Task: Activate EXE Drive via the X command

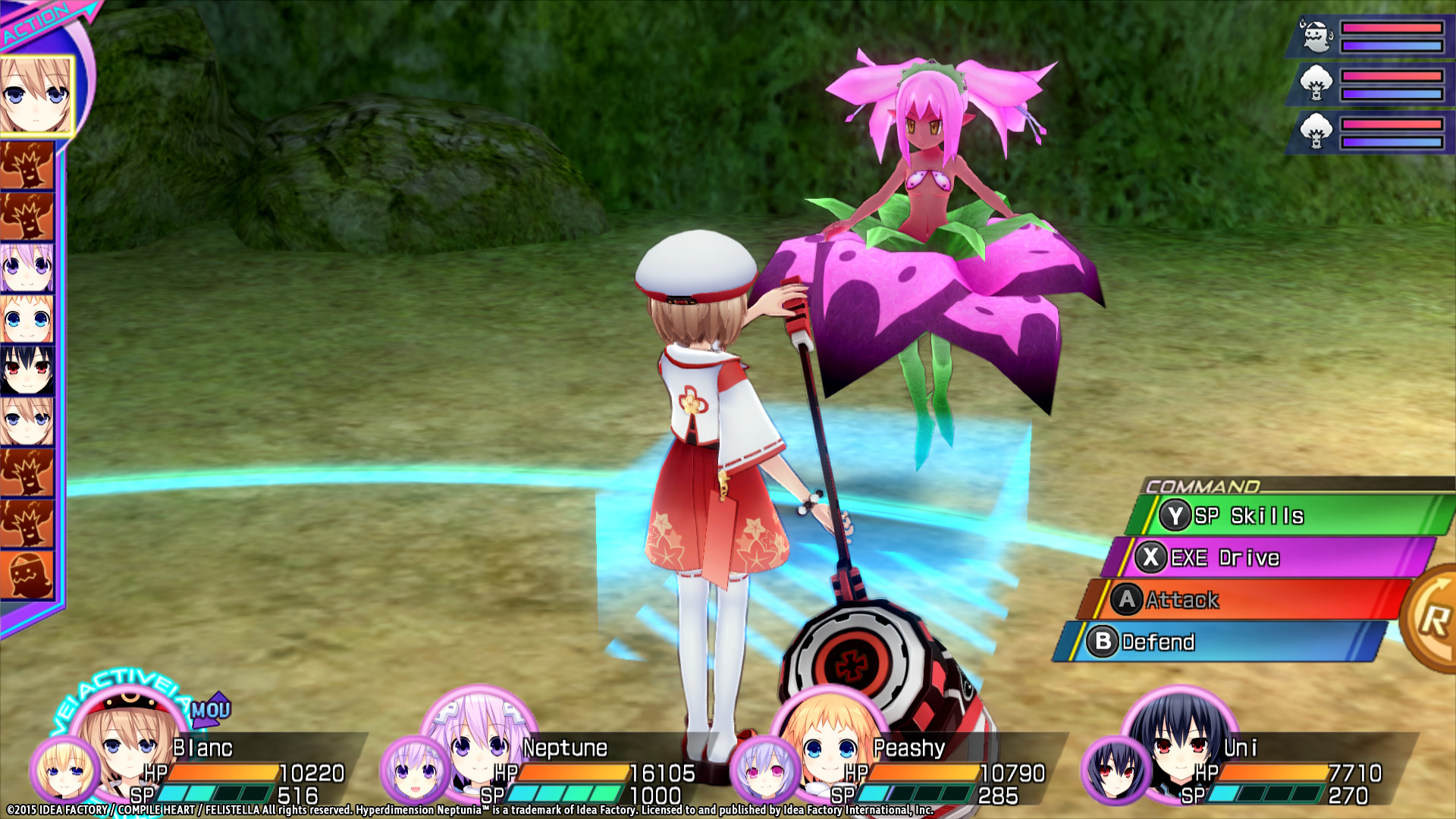Action: click(1210, 557)
